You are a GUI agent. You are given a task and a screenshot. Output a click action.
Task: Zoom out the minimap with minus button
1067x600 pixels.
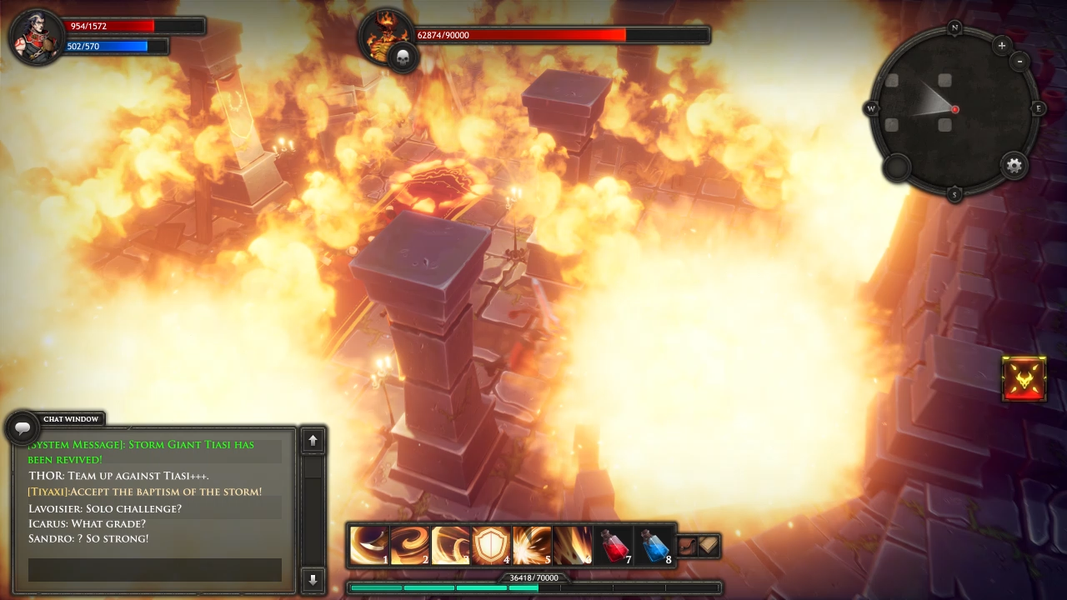pos(1019,62)
